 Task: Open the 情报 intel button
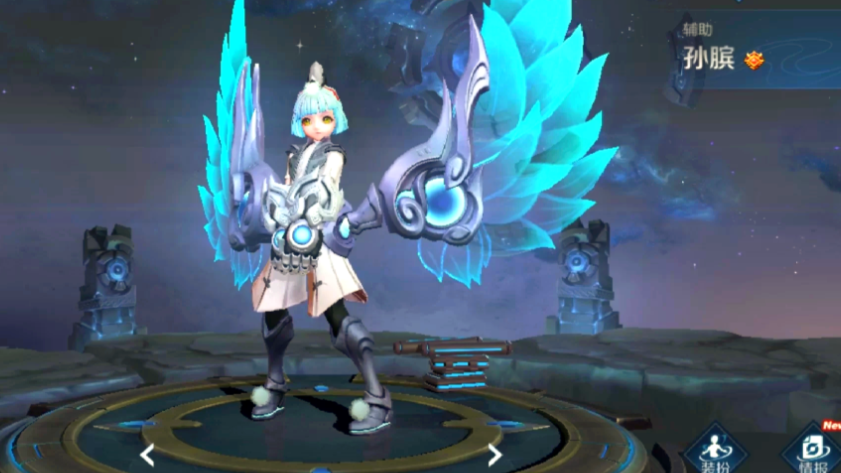(811, 449)
